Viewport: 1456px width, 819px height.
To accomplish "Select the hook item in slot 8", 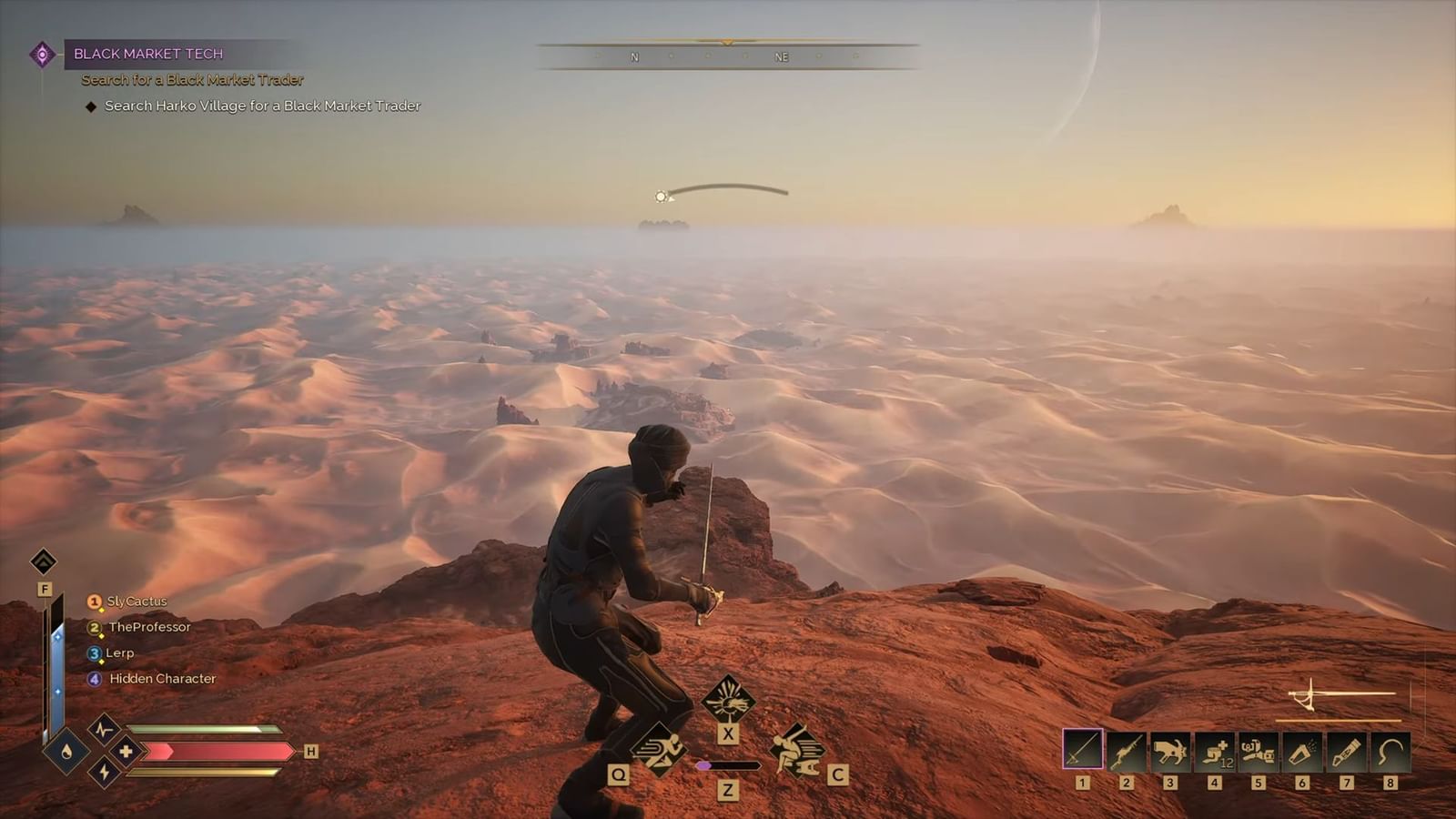I will tap(1391, 748).
